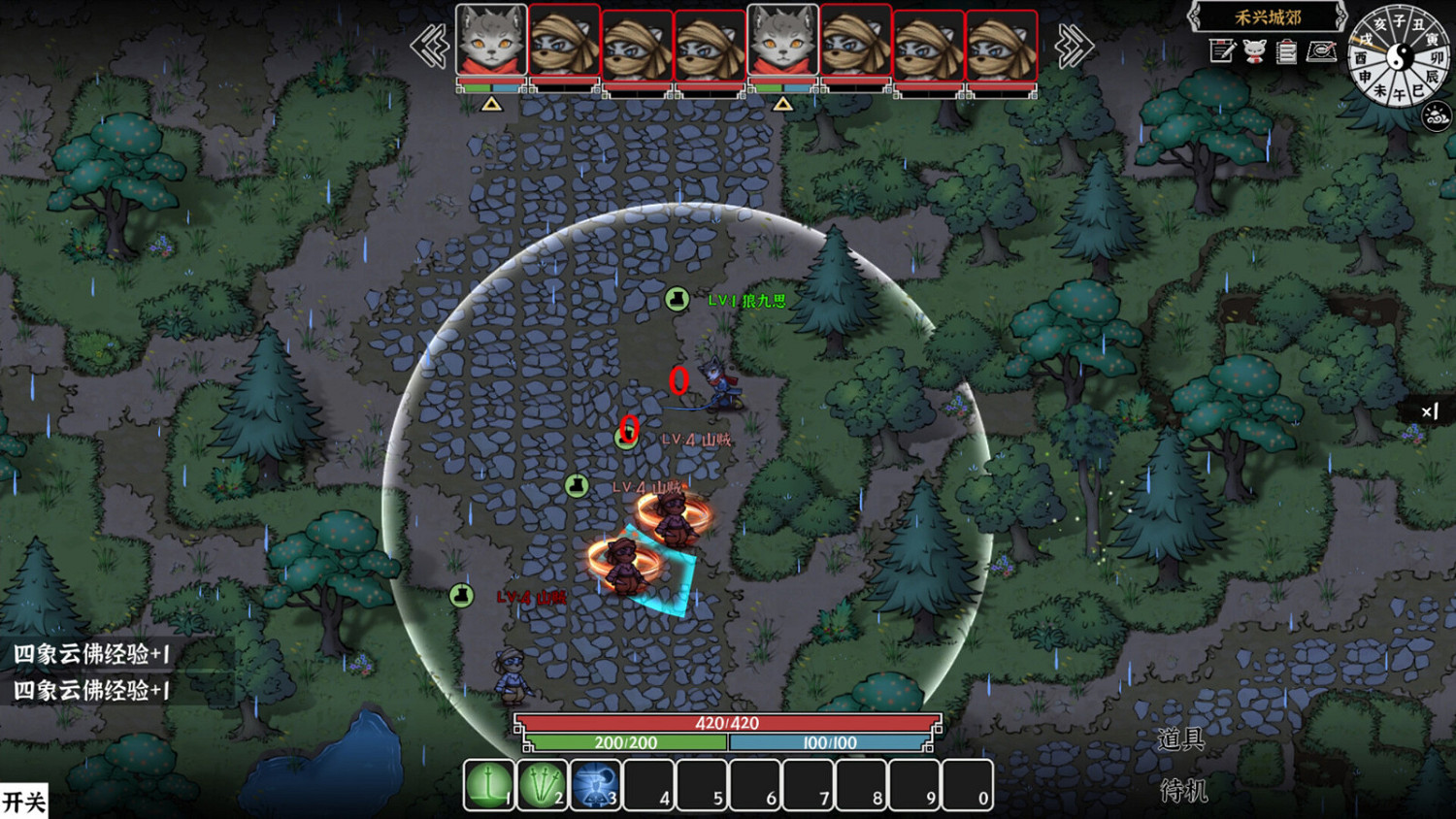Select the gray cat portrait in the party bar
The width and height of the screenshot is (1456, 819).
click(x=491, y=41)
